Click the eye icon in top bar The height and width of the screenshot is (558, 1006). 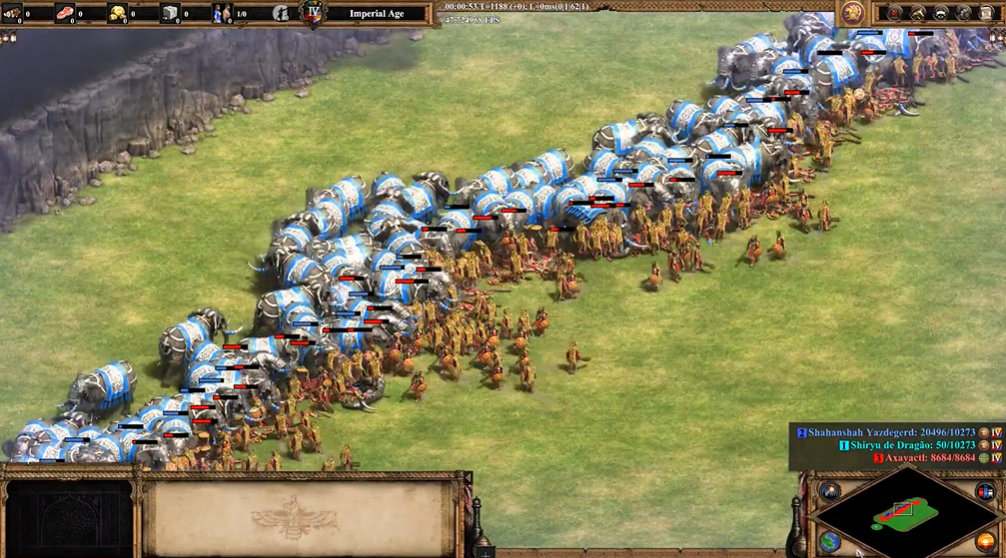pos(941,13)
